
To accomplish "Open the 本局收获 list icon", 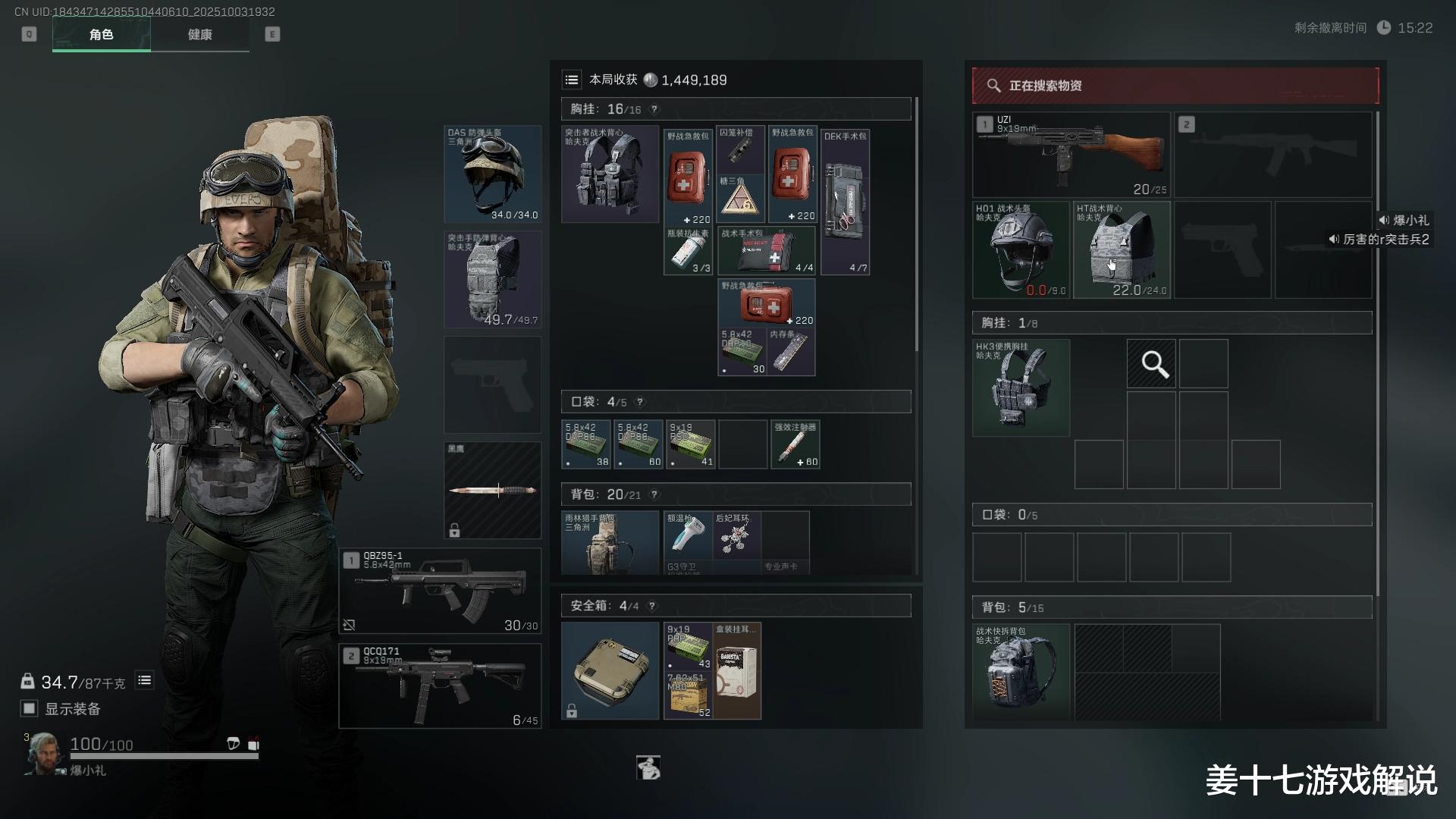I will 572,80.
